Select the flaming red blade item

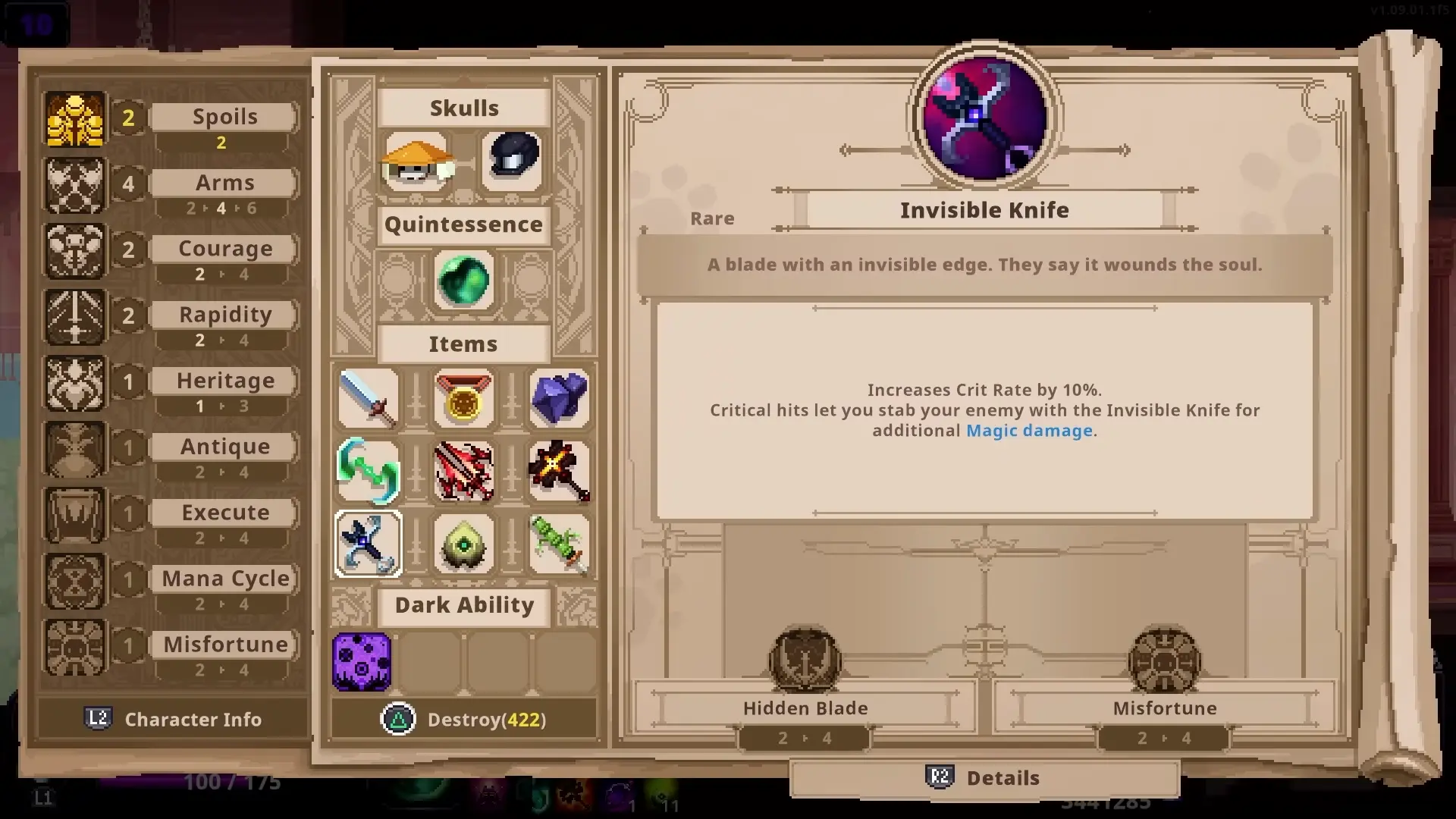tap(463, 472)
